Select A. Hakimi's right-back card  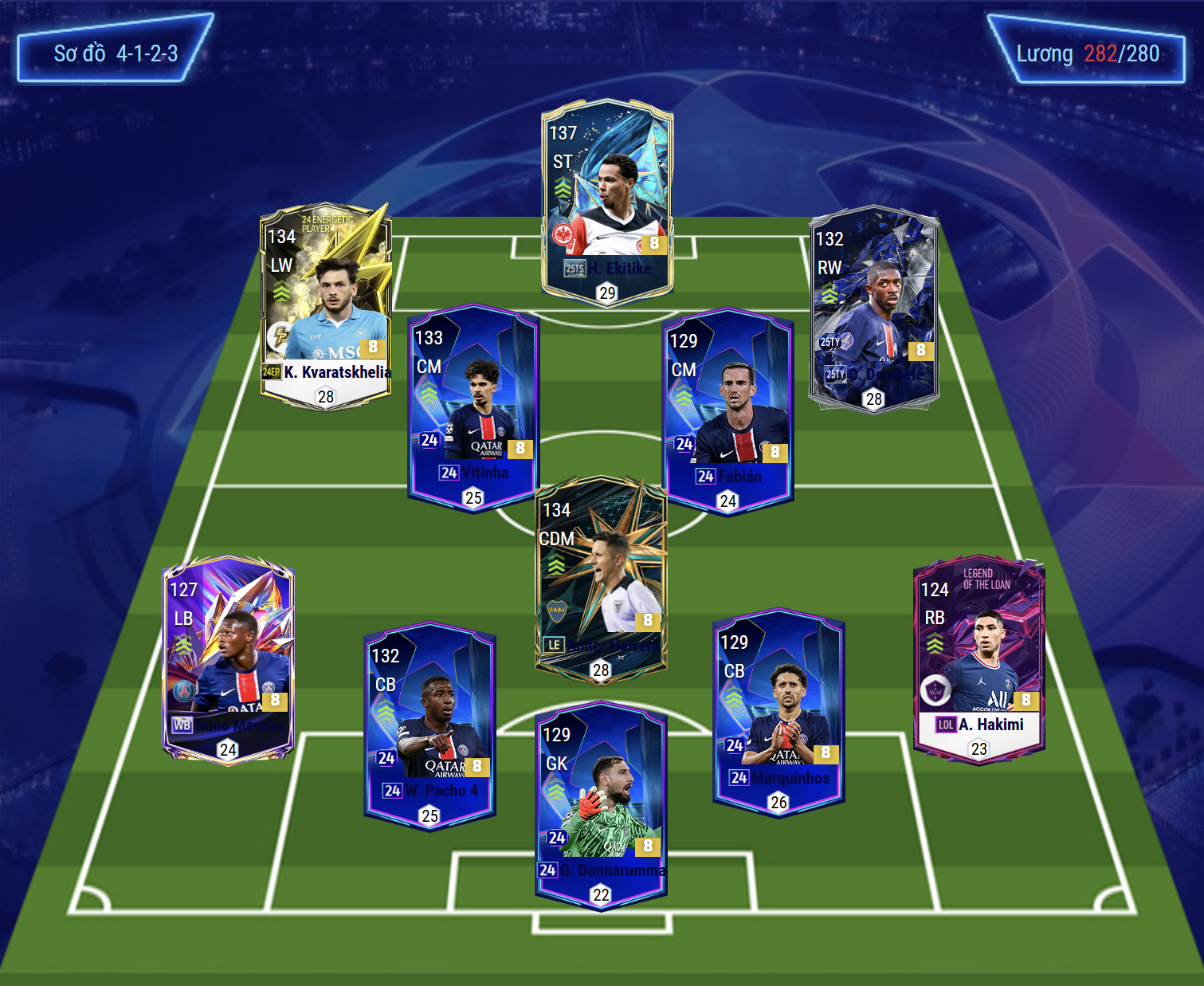click(978, 659)
